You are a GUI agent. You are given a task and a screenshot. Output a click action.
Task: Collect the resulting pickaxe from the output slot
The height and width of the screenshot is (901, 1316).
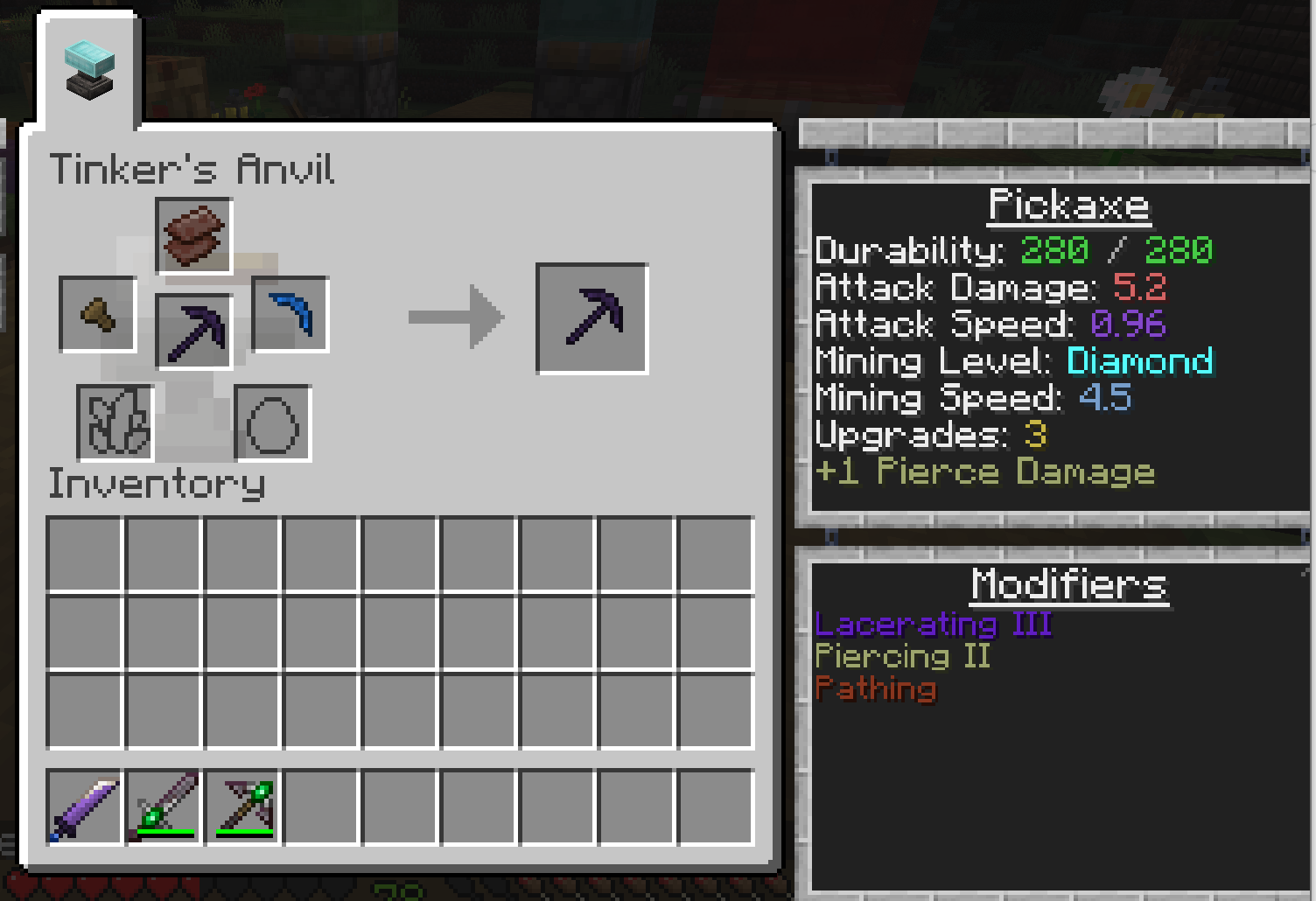pyautogui.click(x=592, y=318)
